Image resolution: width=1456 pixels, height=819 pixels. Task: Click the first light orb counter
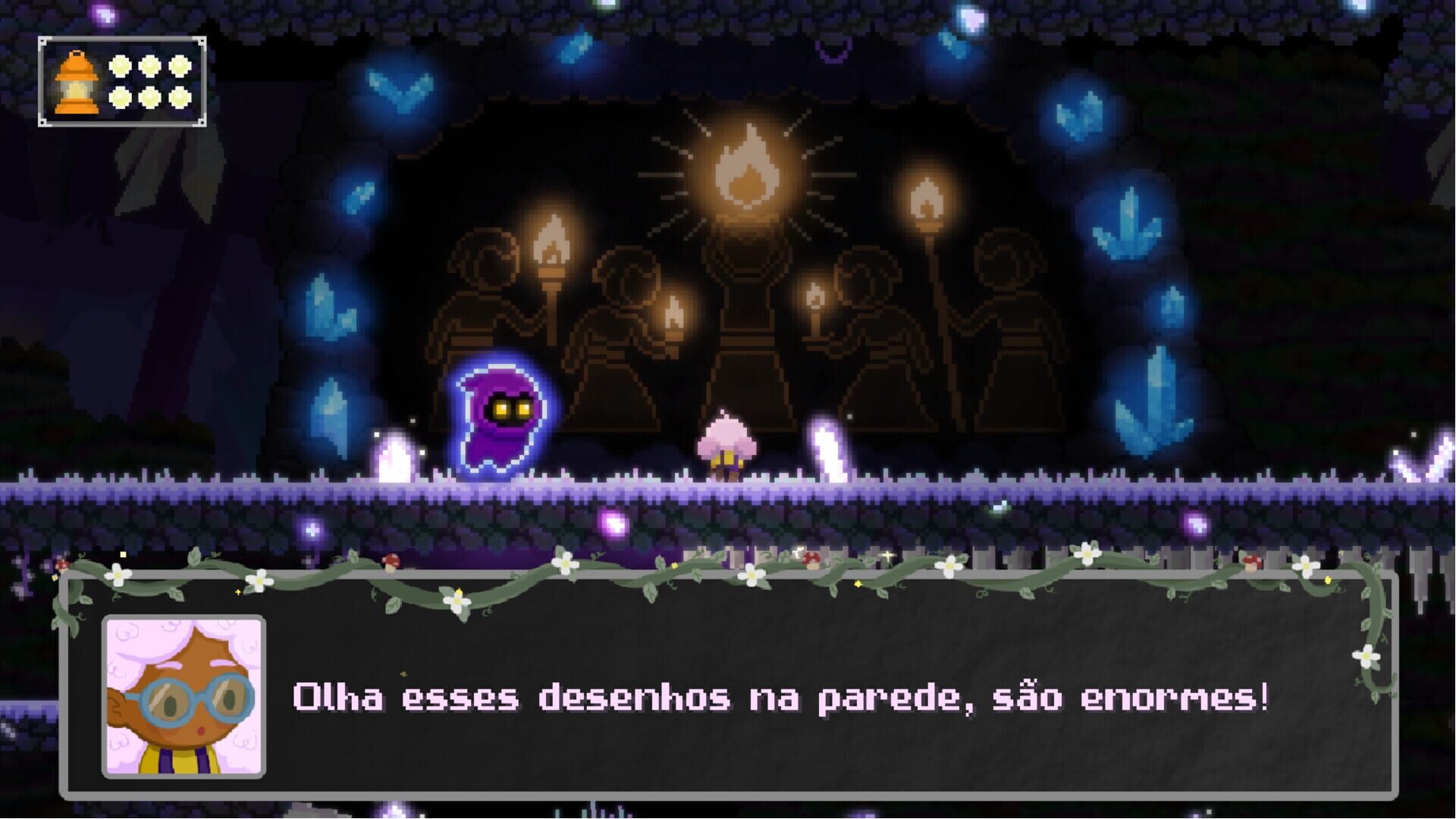tap(120, 67)
